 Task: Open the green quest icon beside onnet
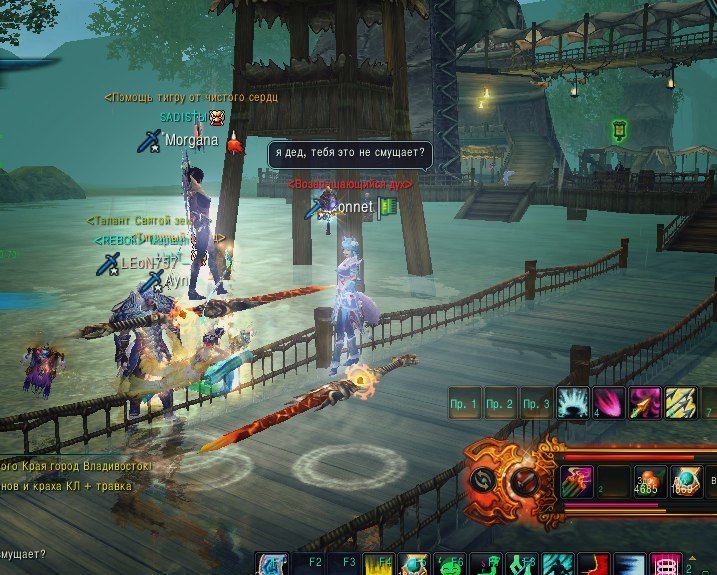tap(388, 206)
